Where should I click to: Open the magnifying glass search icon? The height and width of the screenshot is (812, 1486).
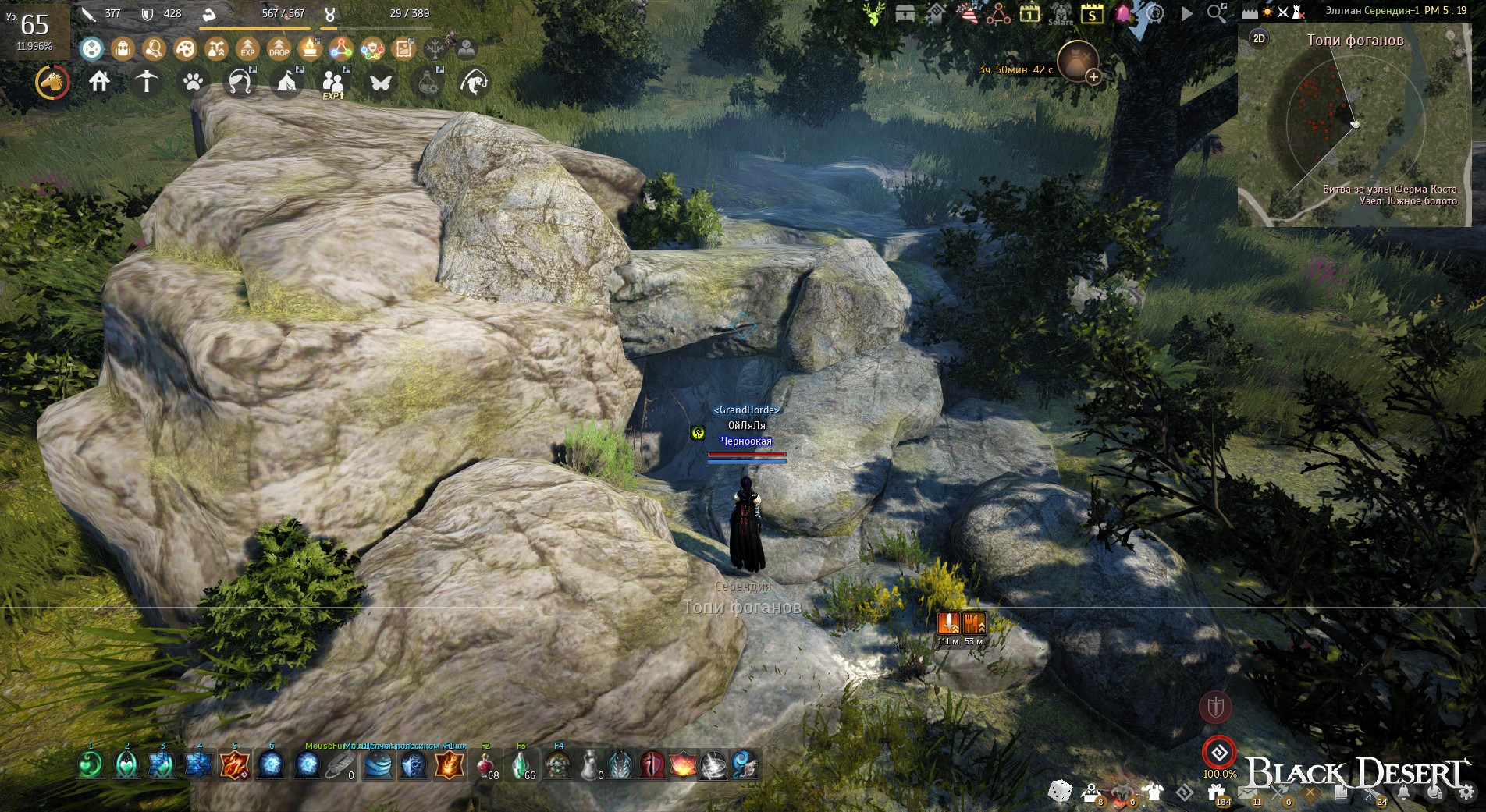[1216, 13]
